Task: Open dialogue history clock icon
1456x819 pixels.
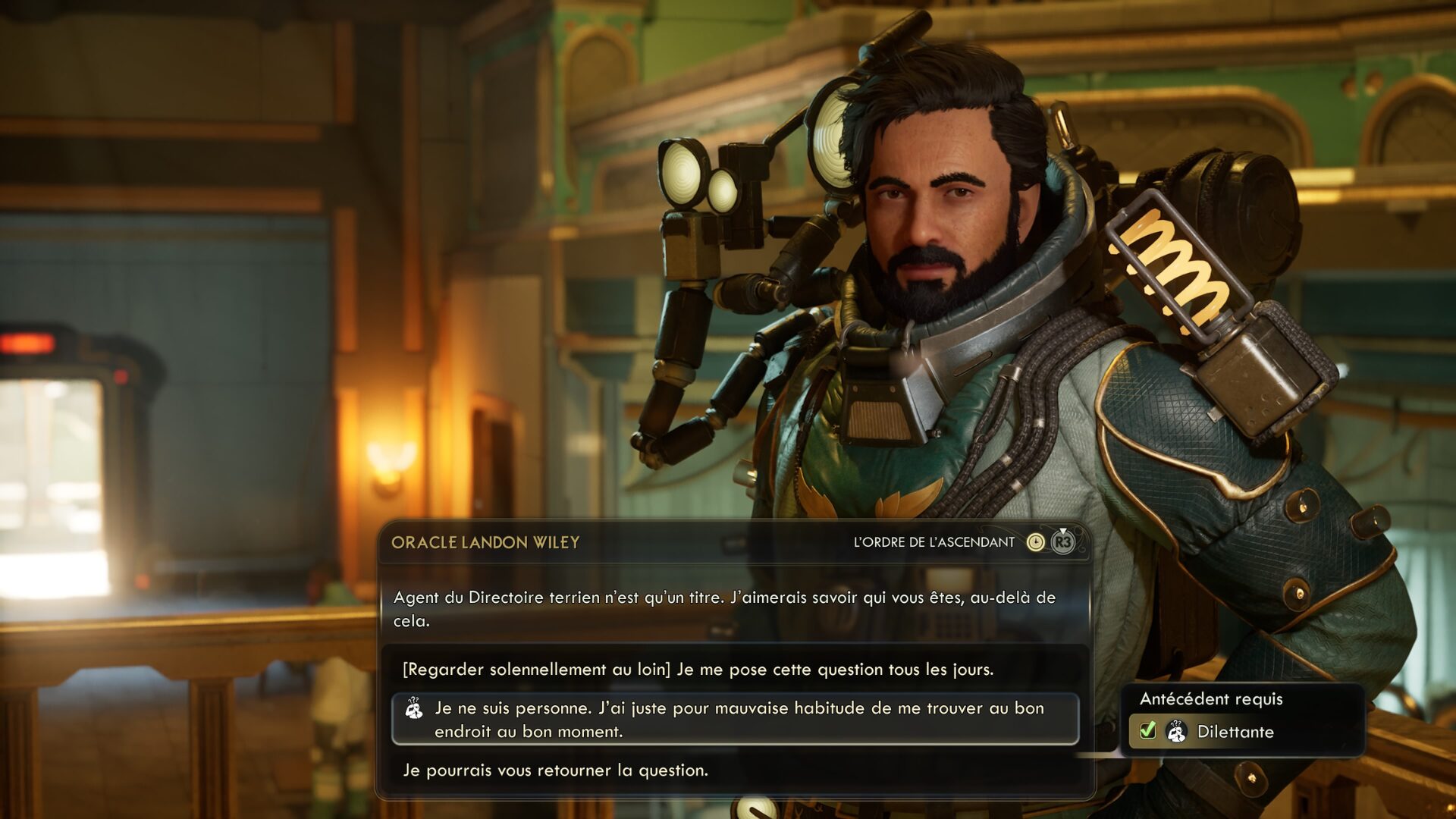Action: point(1035,542)
